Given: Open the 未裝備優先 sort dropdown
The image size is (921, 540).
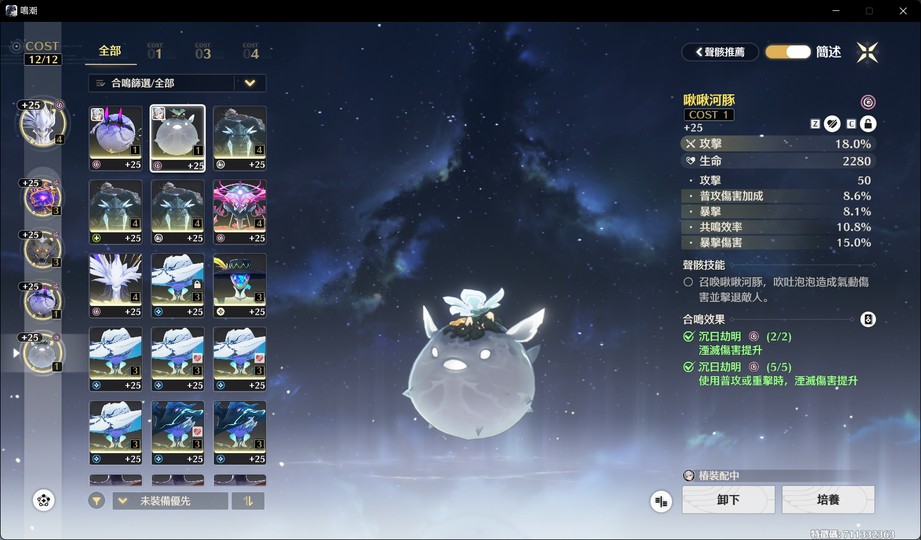Looking at the screenshot, I should (170, 501).
